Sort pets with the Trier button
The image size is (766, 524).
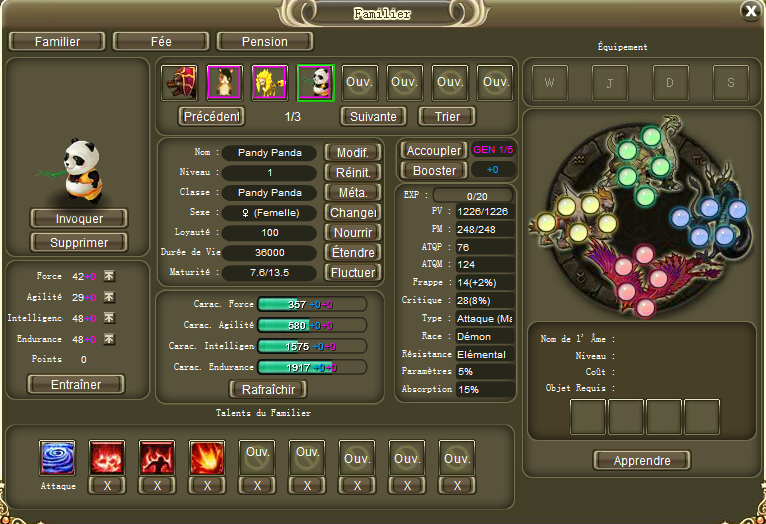click(x=447, y=116)
